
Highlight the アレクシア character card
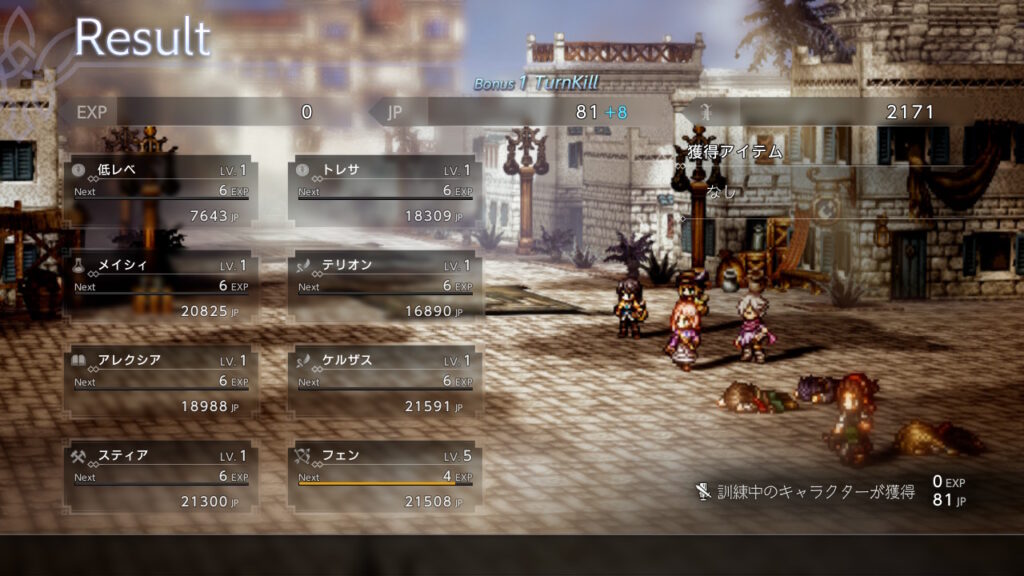coord(160,381)
